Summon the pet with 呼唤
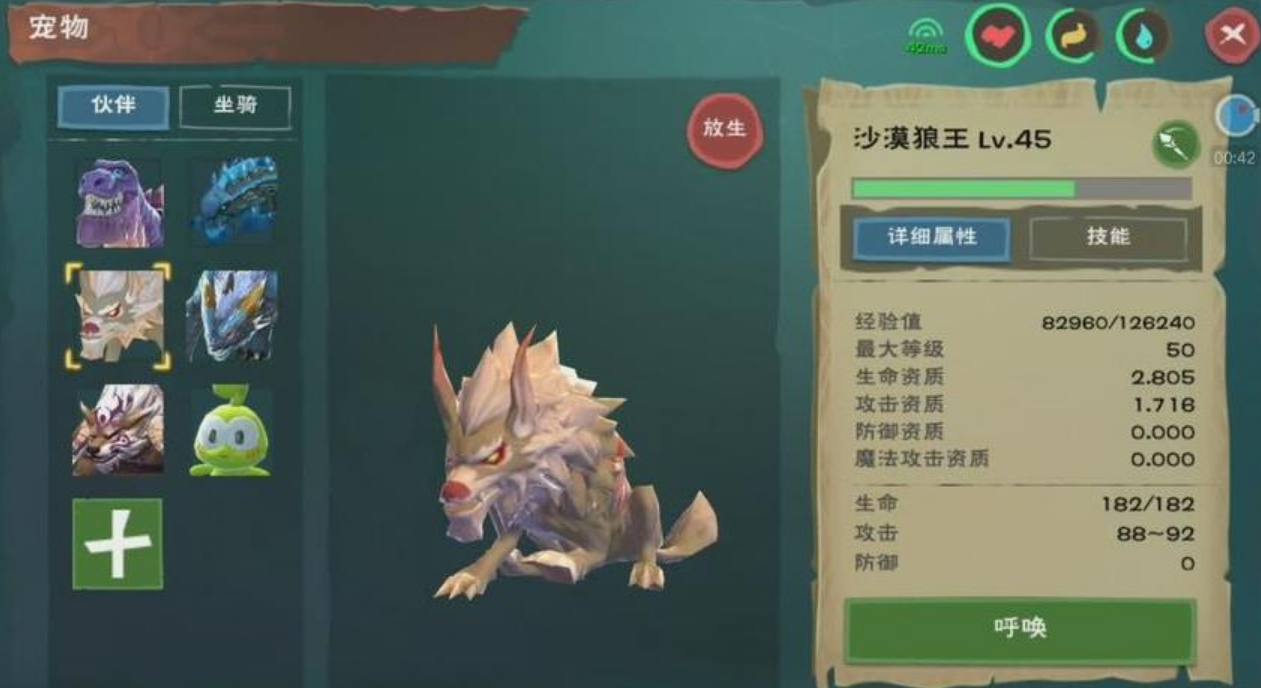The width and height of the screenshot is (1261, 688). point(1020,629)
